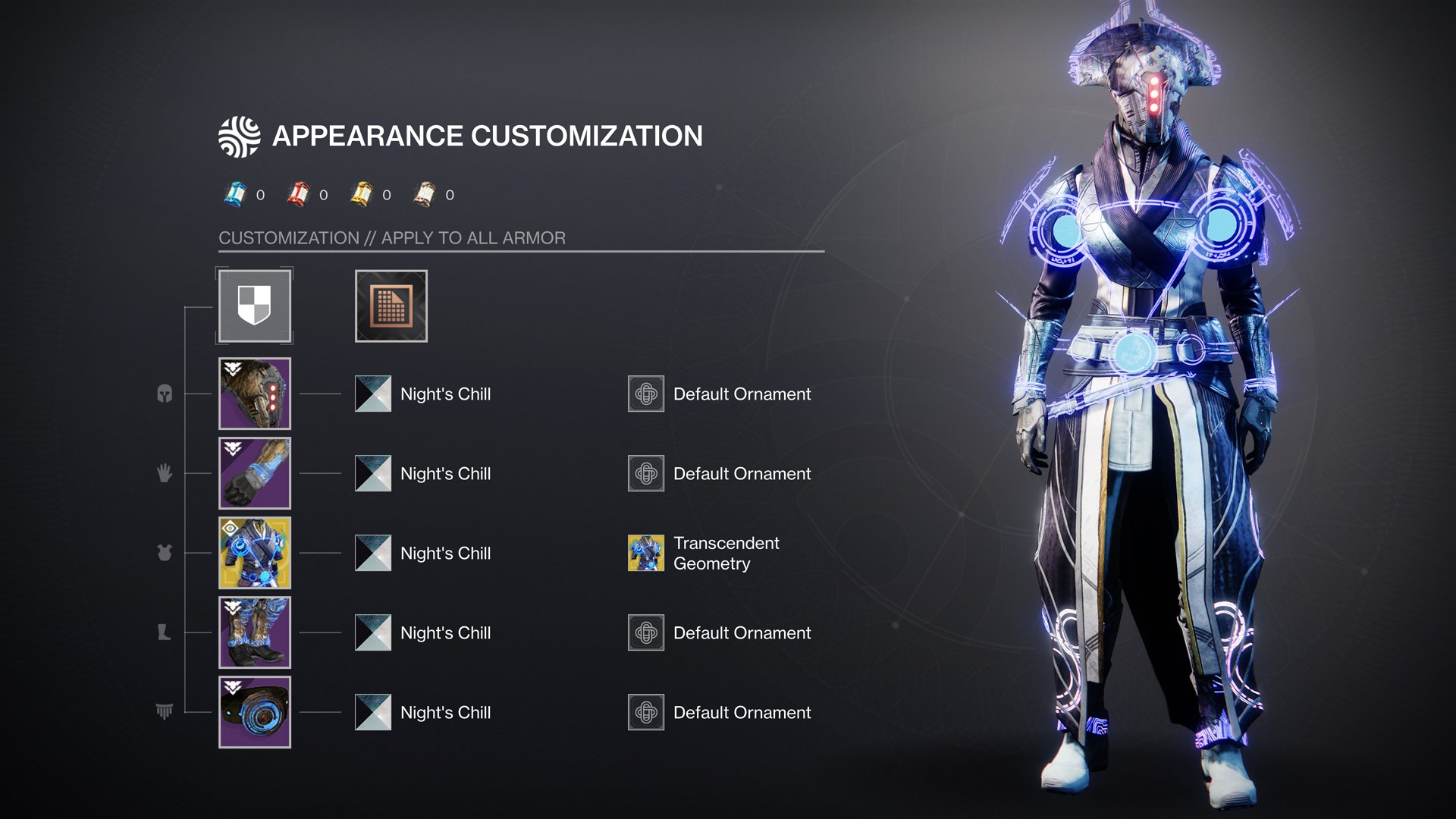Open the helmet's Default Ornament slot
Image resolution: width=1456 pixels, height=819 pixels.
point(646,394)
